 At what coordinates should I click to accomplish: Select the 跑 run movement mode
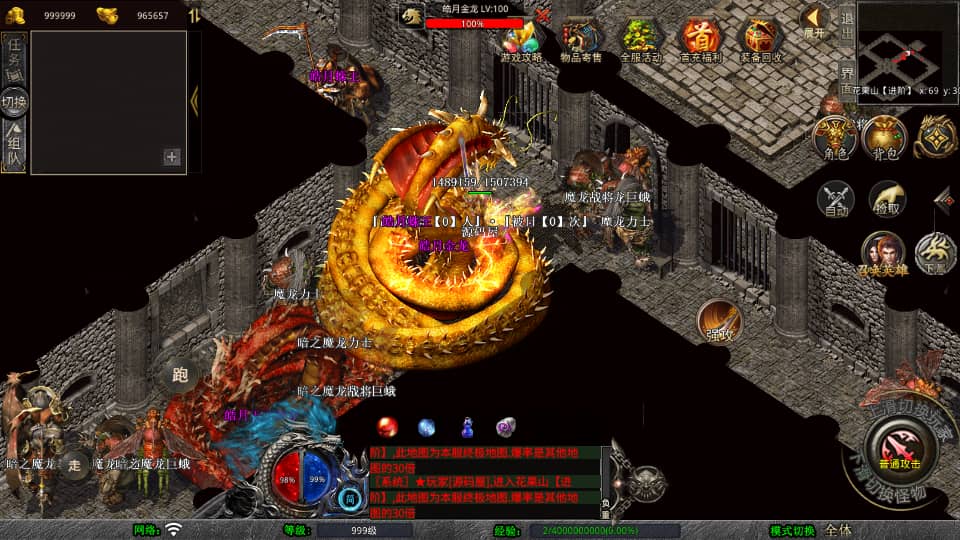pyautogui.click(x=180, y=375)
